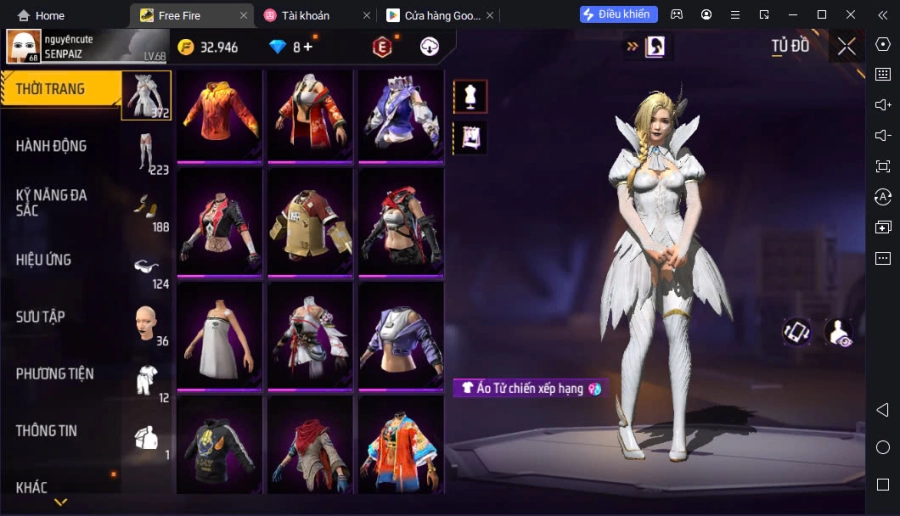Screen dimensions: 900x516
Task: Select the orange flame hoodie top
Action: (218, 114)
